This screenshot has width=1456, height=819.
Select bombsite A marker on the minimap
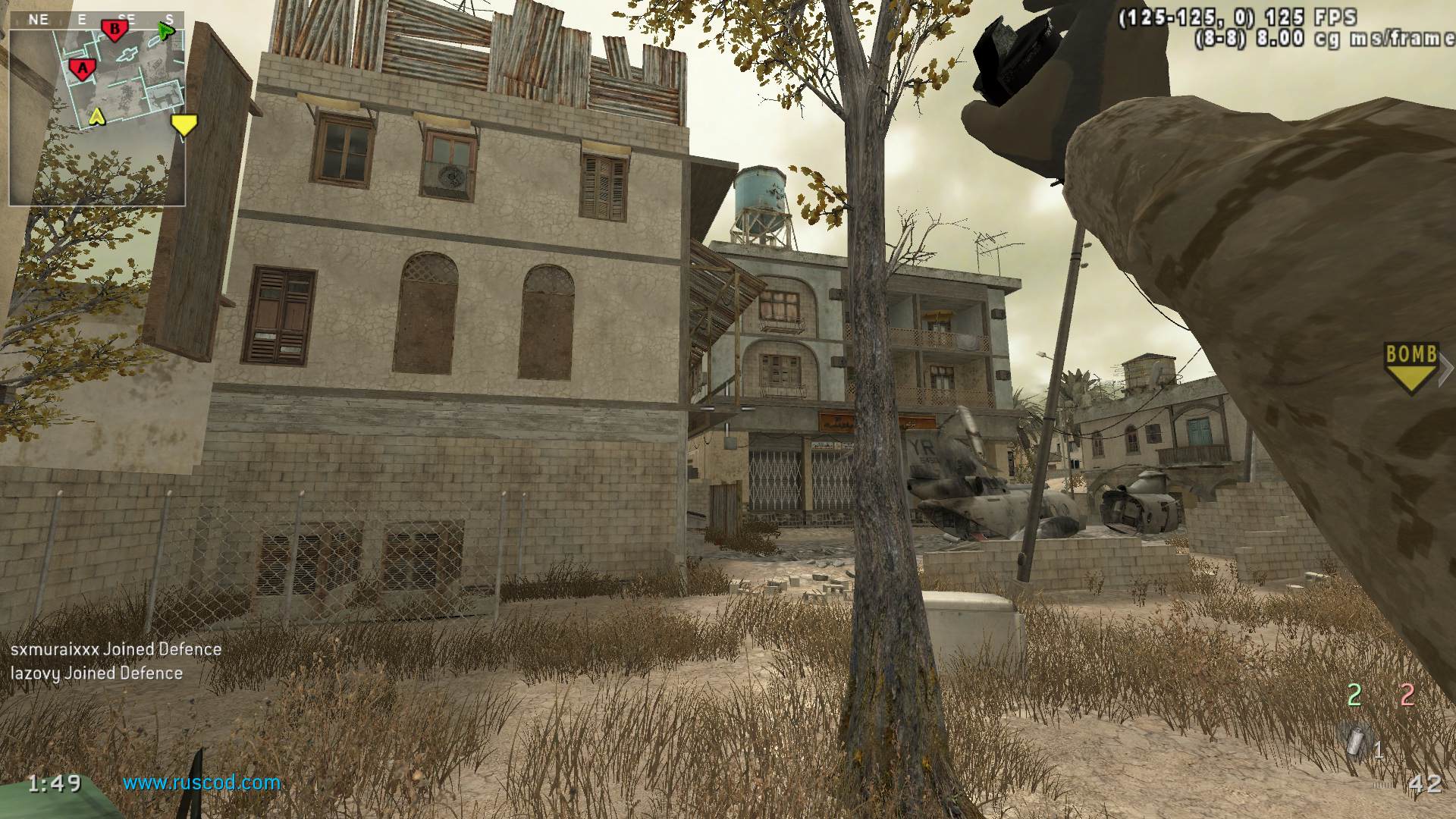pos(82,69)
